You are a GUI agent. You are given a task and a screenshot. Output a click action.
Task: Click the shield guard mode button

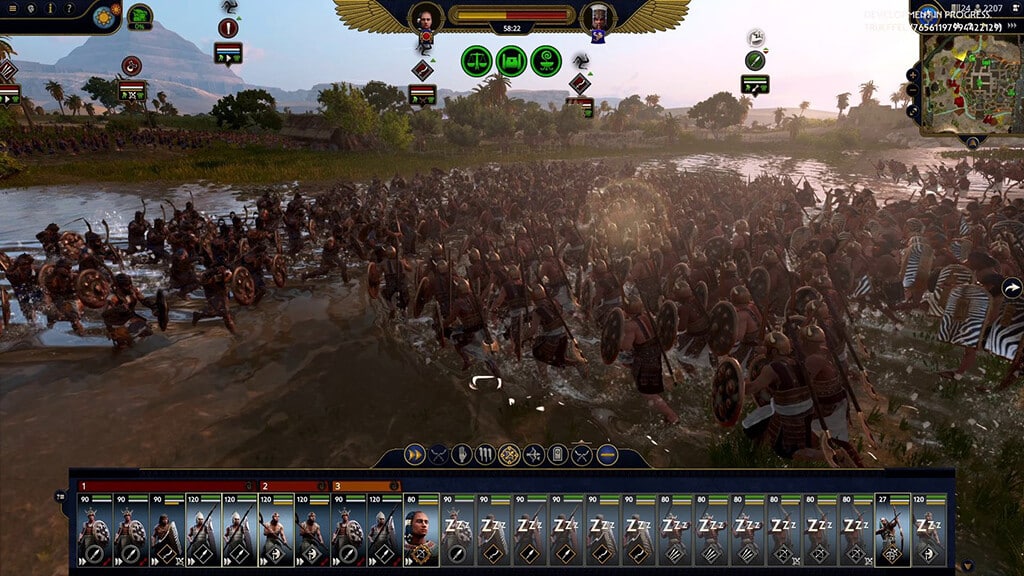click(558, 455)
